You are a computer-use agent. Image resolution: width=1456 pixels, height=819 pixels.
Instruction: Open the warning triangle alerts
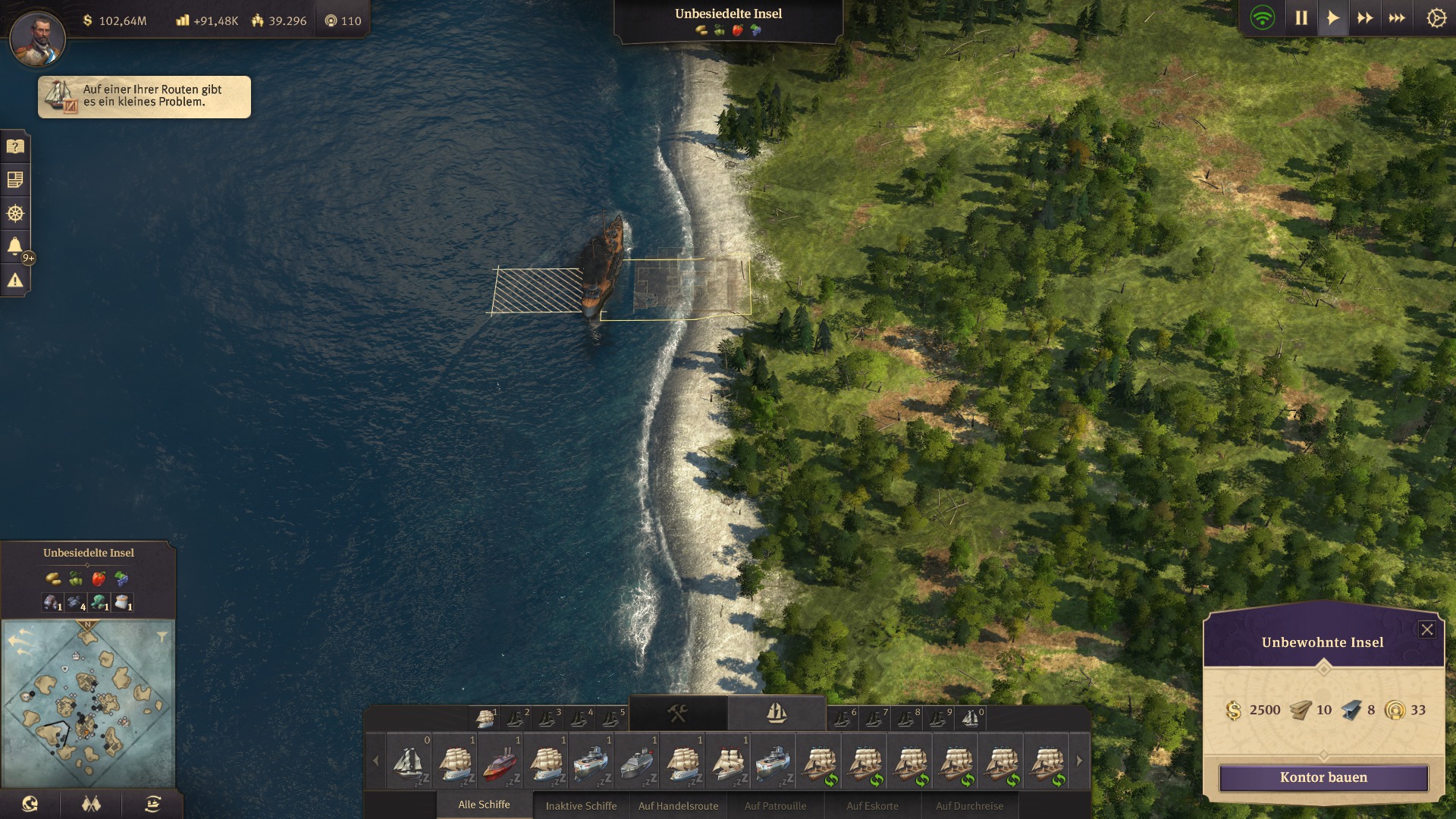tap(15, 281)
